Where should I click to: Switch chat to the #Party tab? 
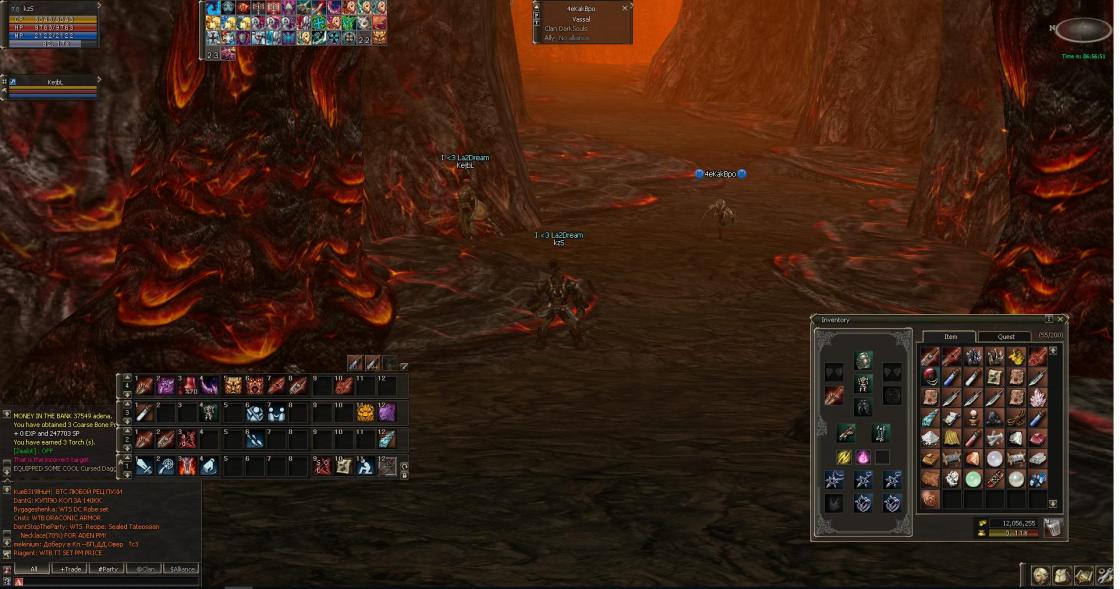tap(106, 569)
